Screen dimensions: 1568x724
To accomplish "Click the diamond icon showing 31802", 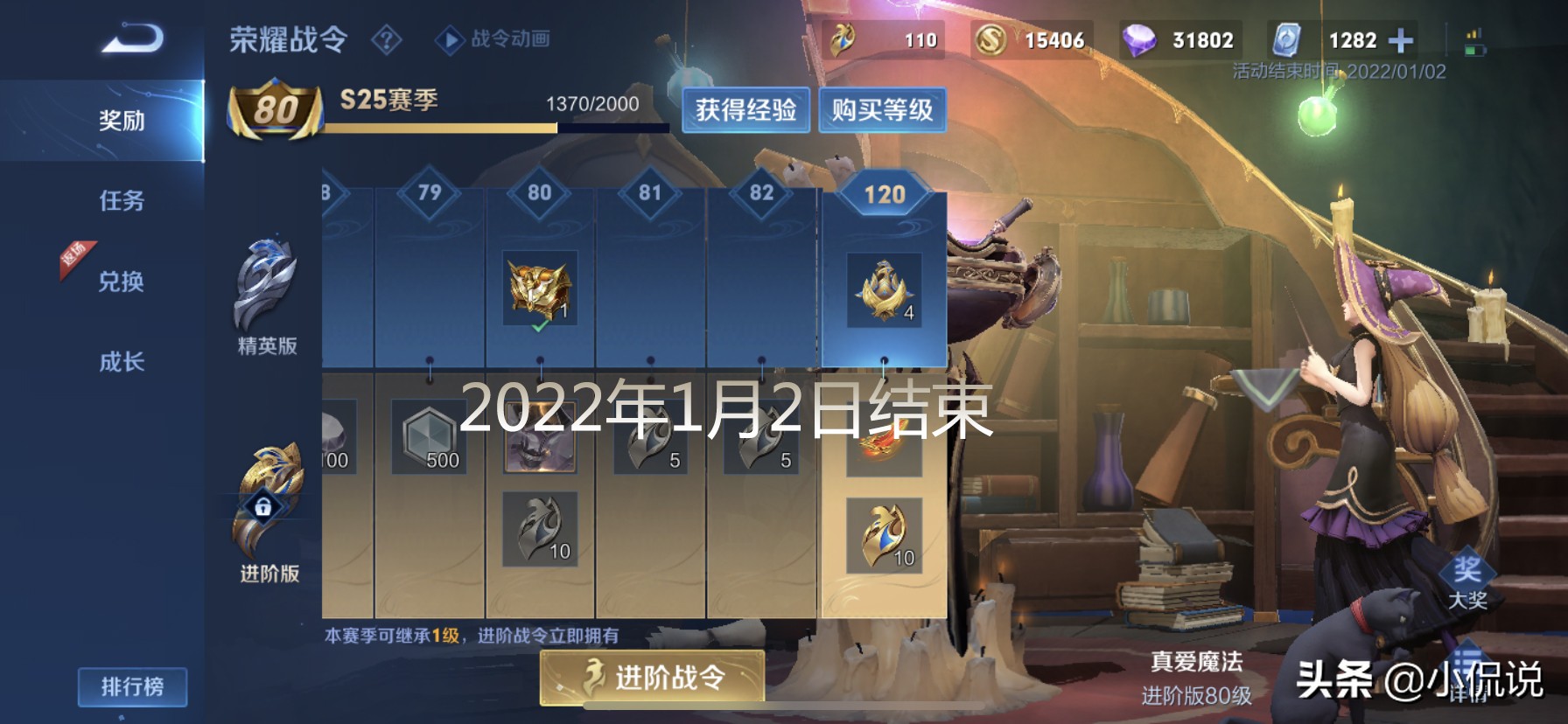I will click(1137, 38).
